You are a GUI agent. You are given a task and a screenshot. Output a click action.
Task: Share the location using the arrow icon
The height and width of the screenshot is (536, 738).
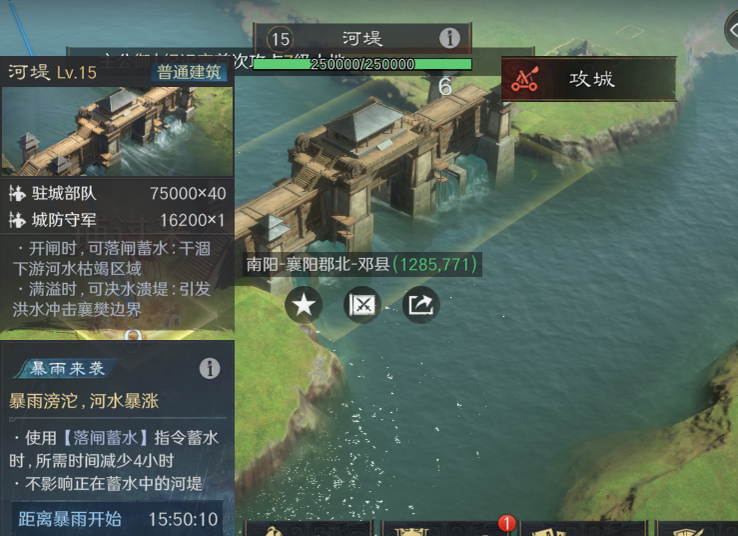(421, 305)
